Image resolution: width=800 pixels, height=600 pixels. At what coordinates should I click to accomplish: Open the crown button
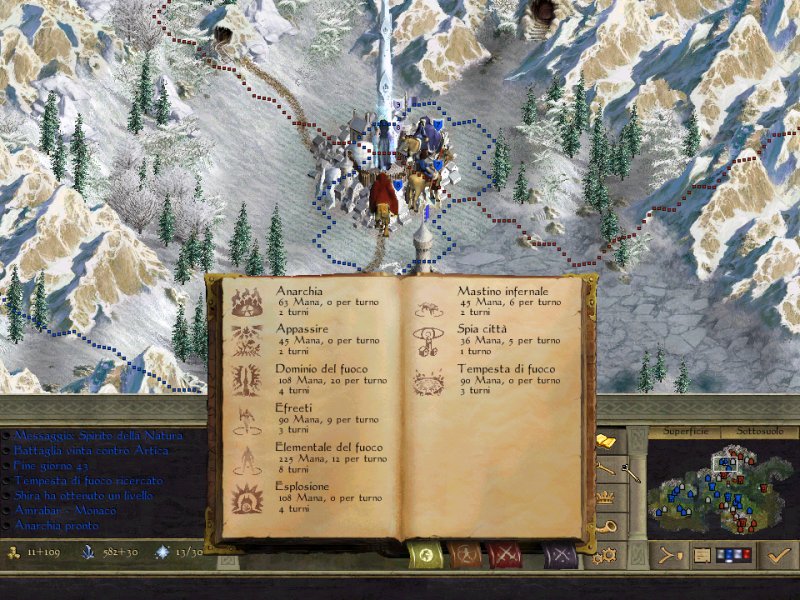point(605,495)
